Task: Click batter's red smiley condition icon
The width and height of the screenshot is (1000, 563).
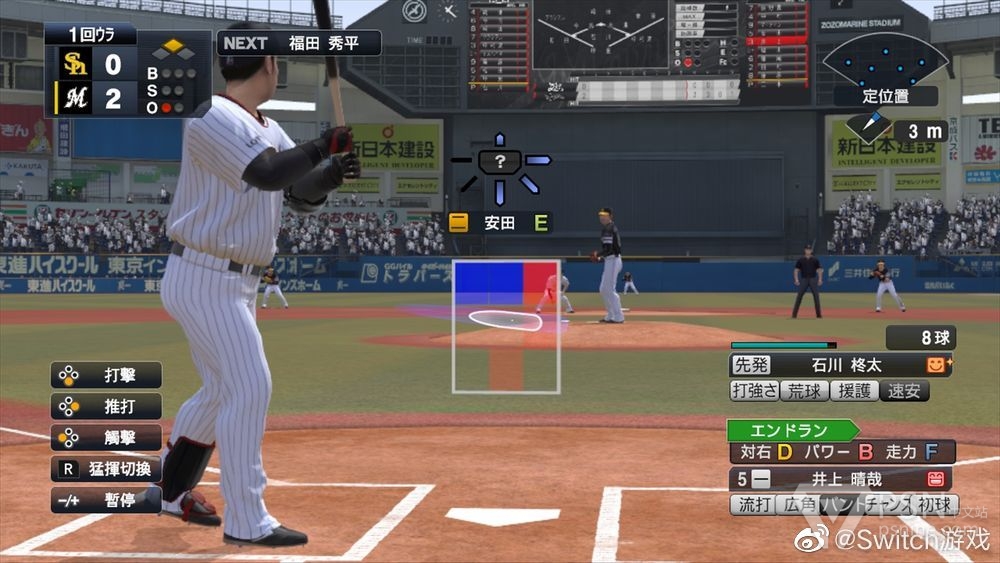Action: click(x=937, y=479)
